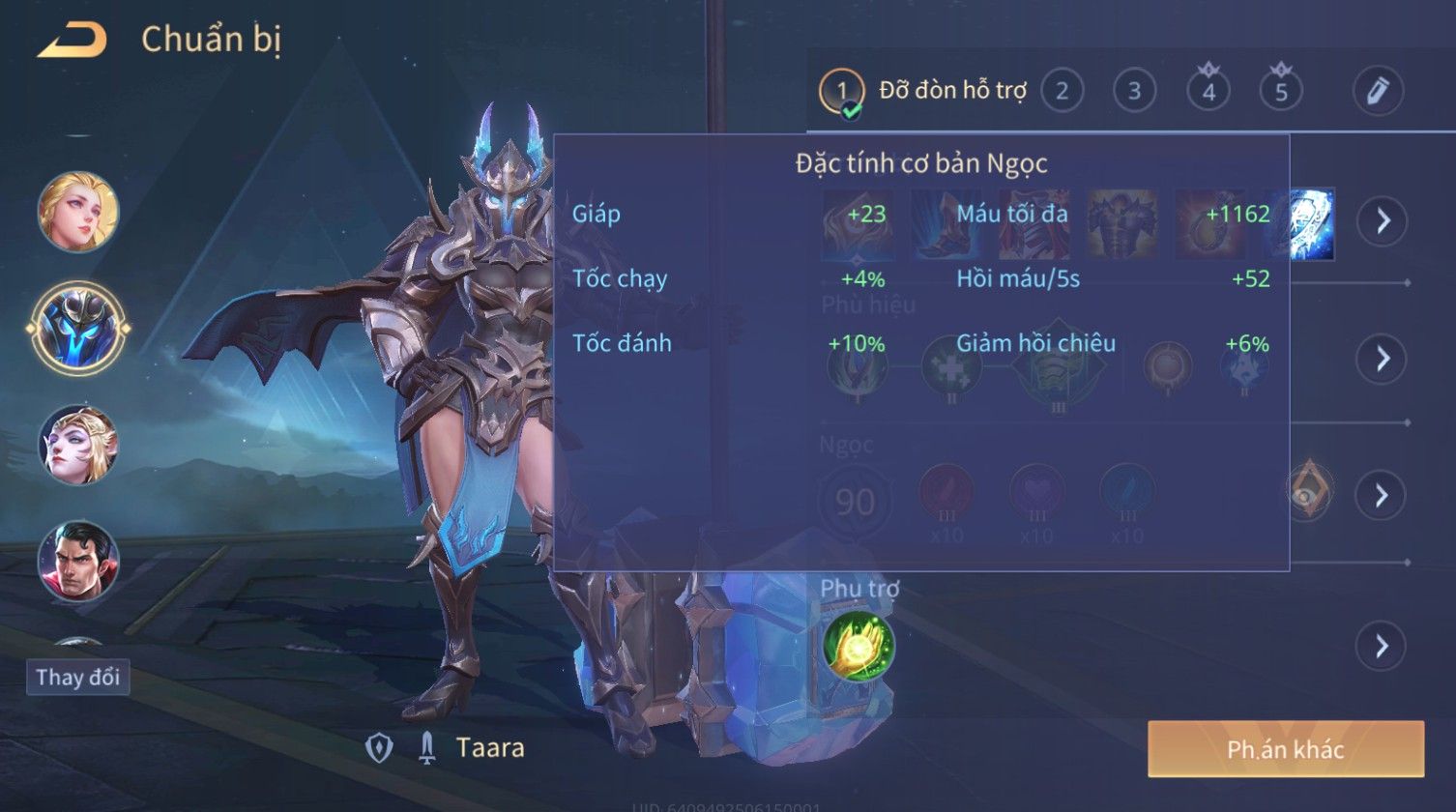Click the eye diamond icon beside Ngọc
This screenshot has height=812, width=1456.
click(1310, 490)
